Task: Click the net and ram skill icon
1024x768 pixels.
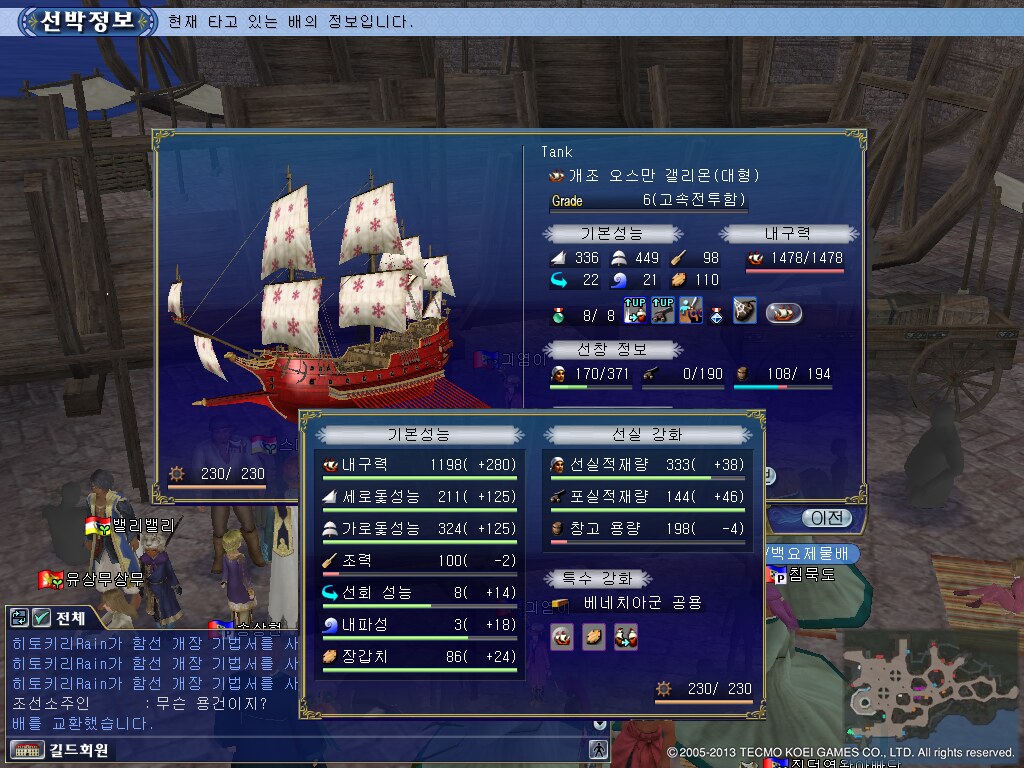Action: pyautogui.click(x=744, y=311)
